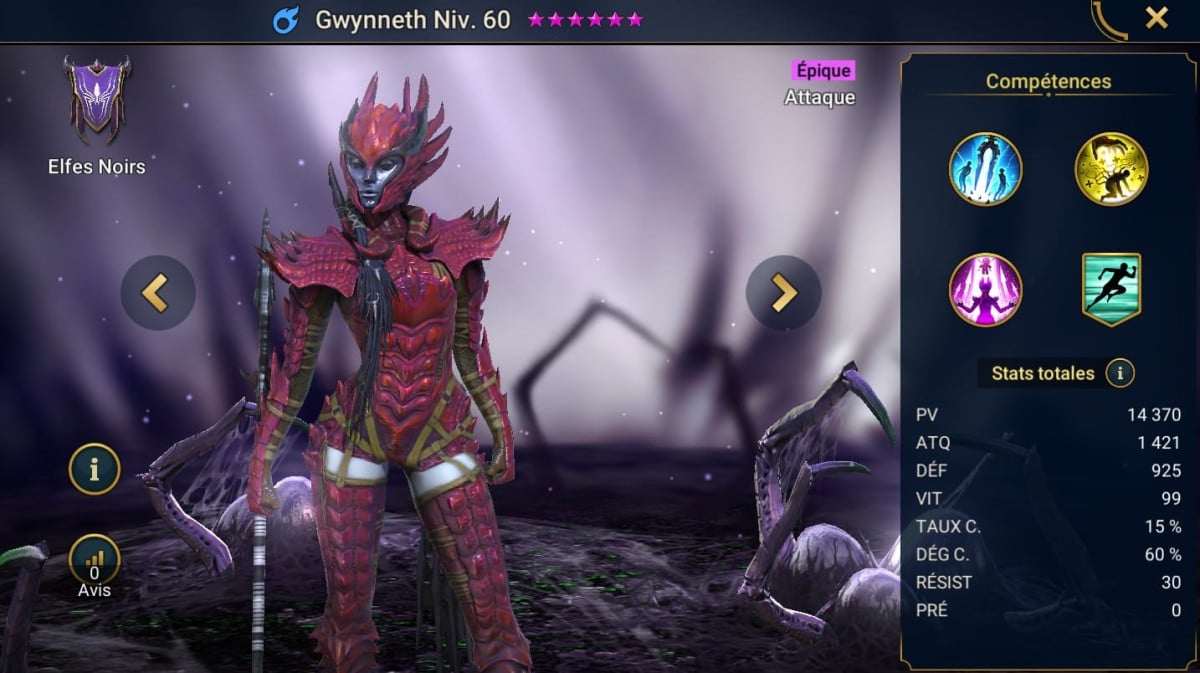The width and height of the screenshot is (1200, 673).
Task: Select the purple meditation skill icon
Action: click(x=985, y=290)
